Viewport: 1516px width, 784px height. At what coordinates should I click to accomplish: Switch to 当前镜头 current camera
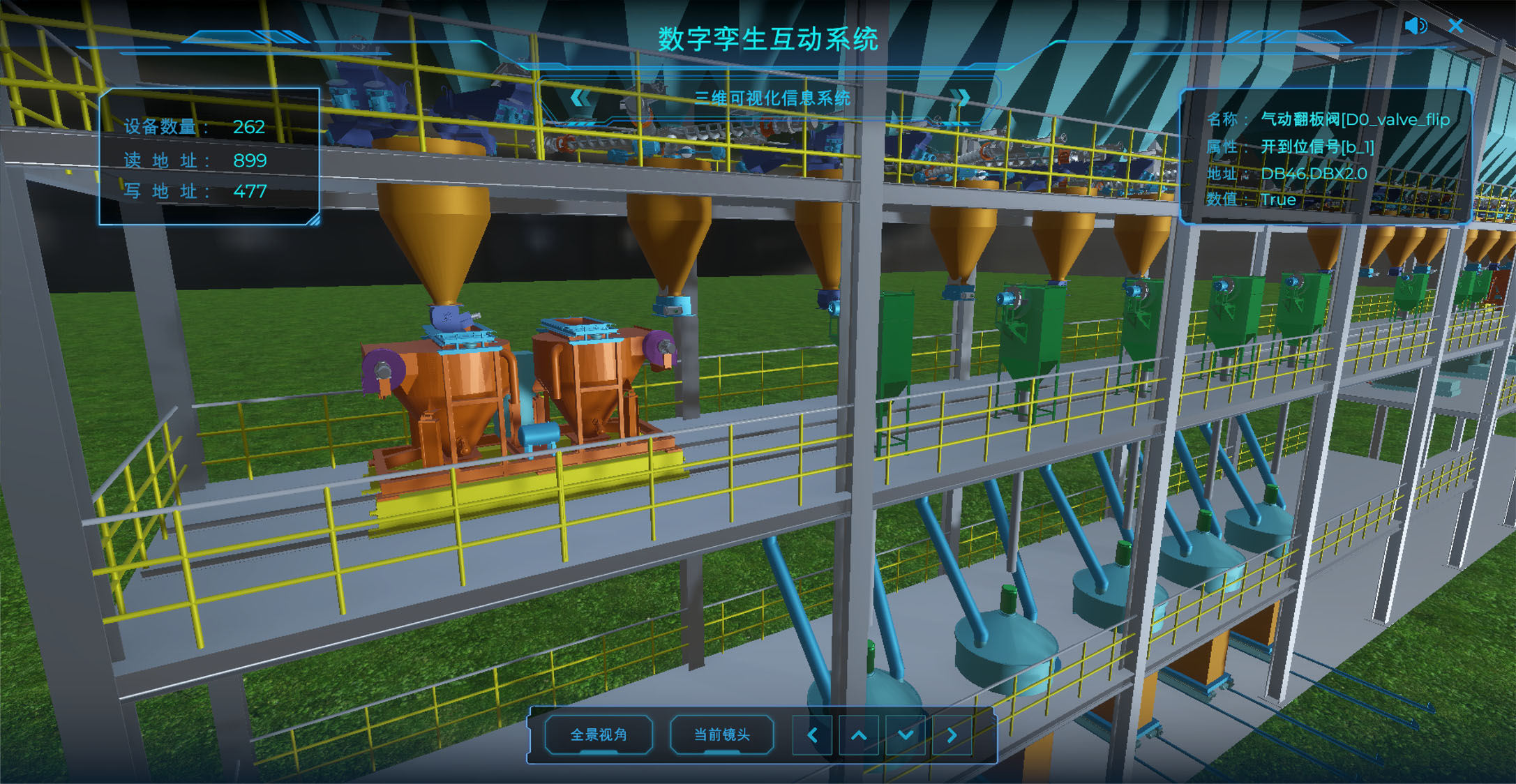tap(721, 734)
